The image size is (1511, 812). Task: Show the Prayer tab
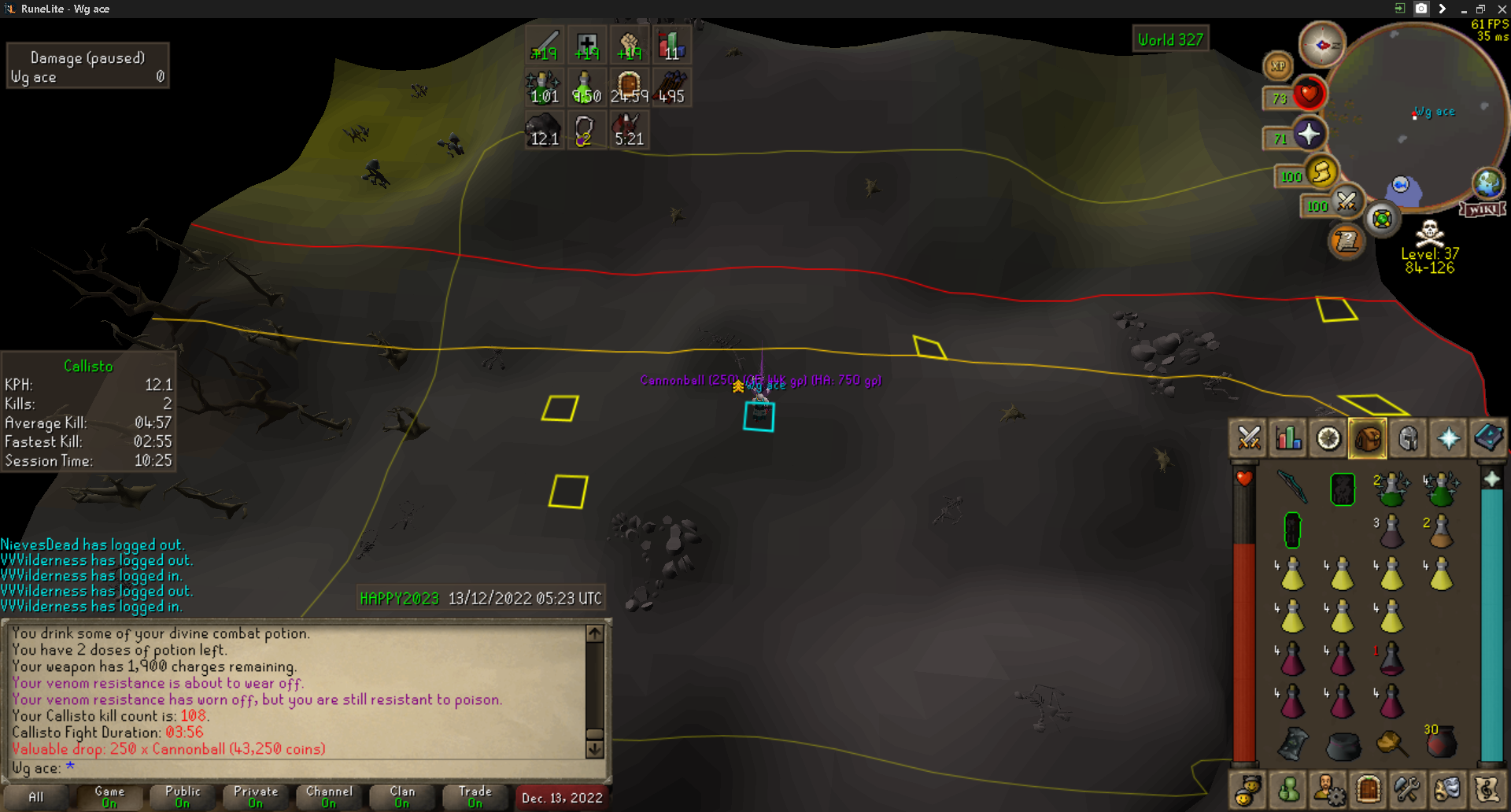1448,438
